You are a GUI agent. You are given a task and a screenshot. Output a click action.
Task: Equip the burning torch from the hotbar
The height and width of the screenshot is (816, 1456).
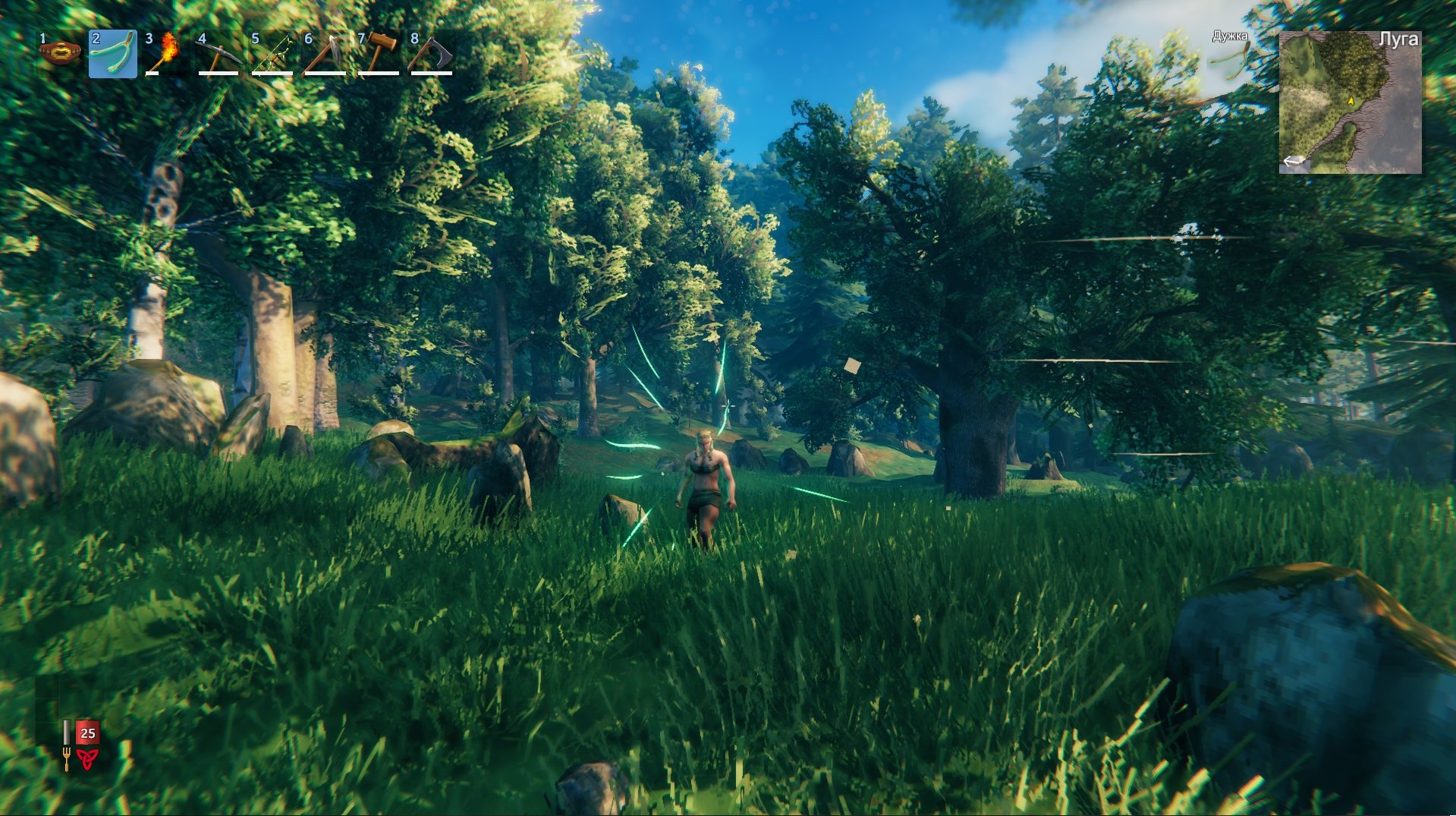click(x=165, y=53)
